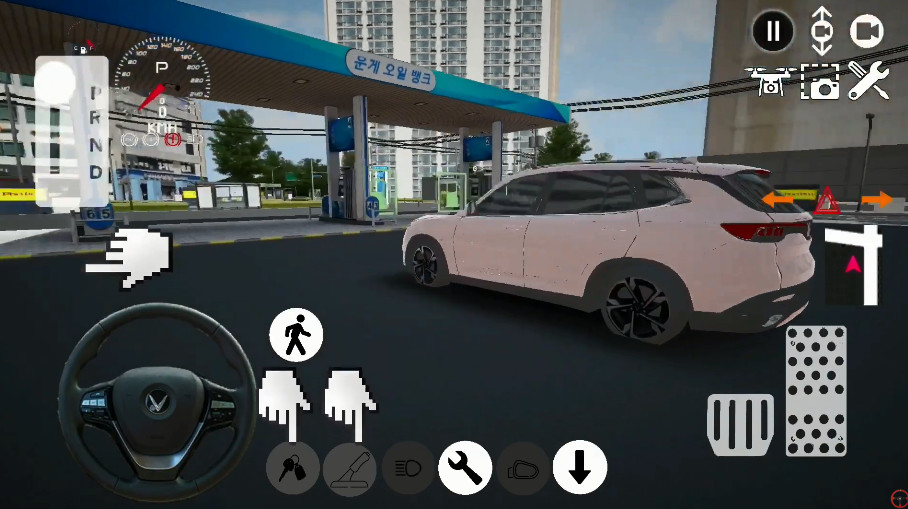Screen dimensions: 908x509
Task: Open the round wrench repair button
Action: (465, 467)
